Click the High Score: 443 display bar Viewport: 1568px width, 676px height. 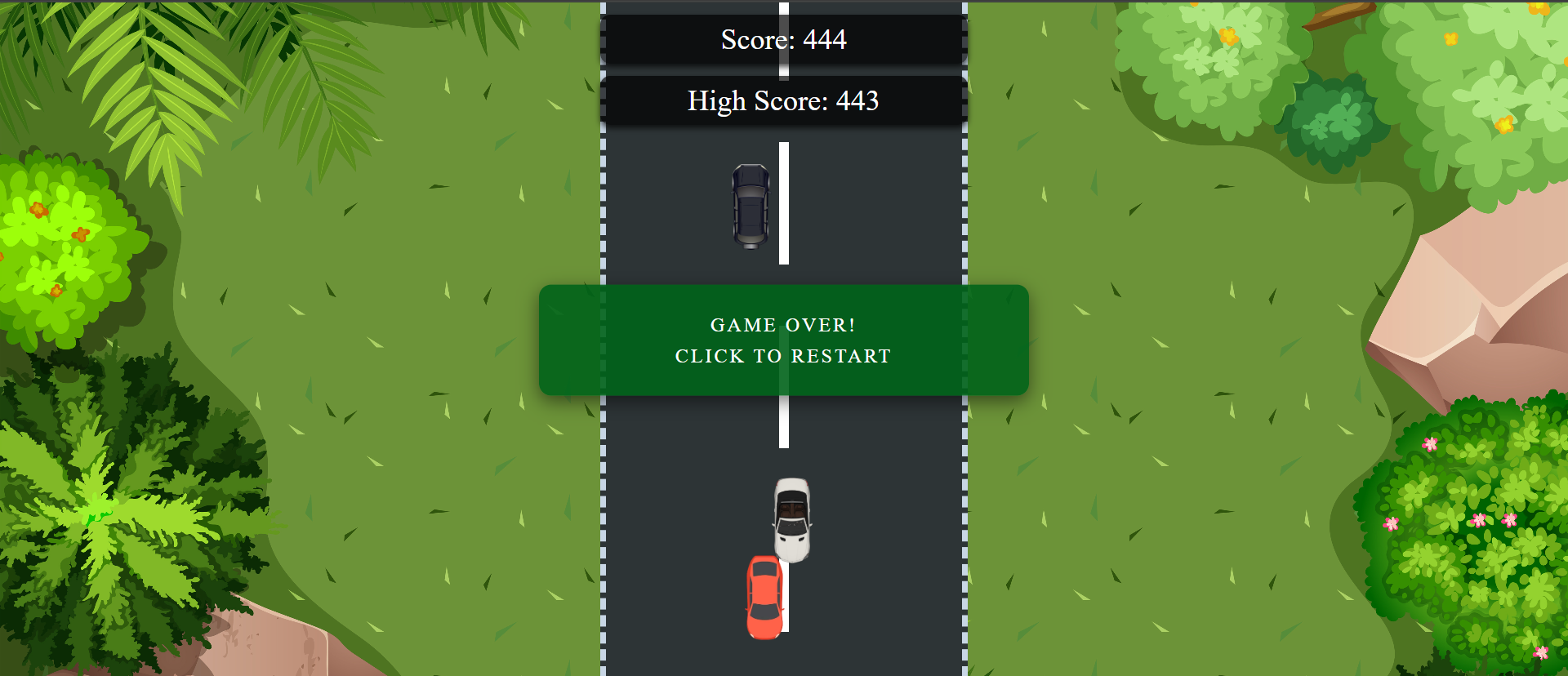(x=782, y=100)
